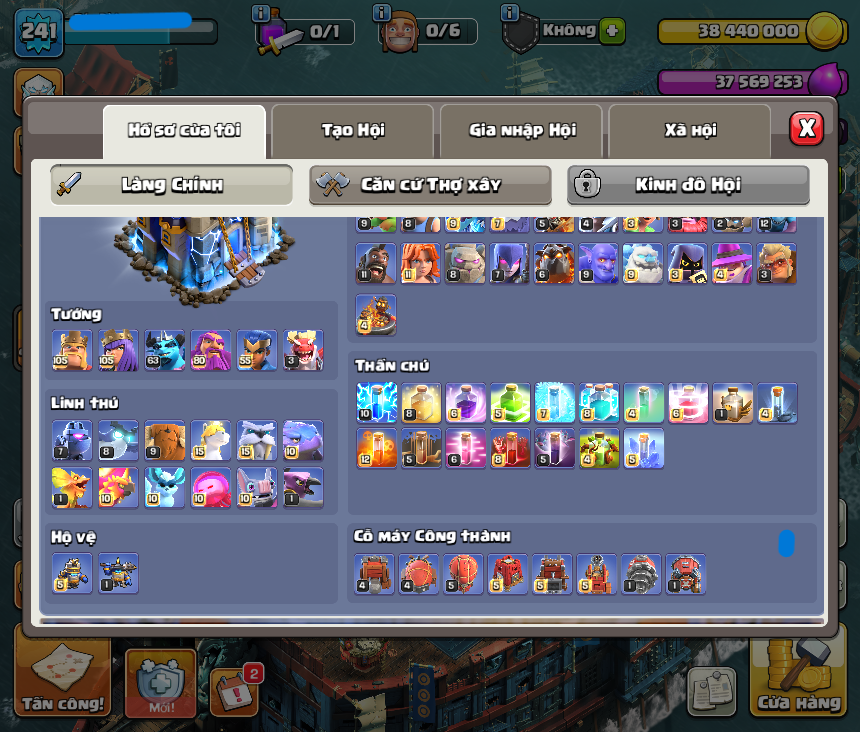Choose the locked Kinh đô Hội button
The image size is (860, 732).
tap(688, 185)
